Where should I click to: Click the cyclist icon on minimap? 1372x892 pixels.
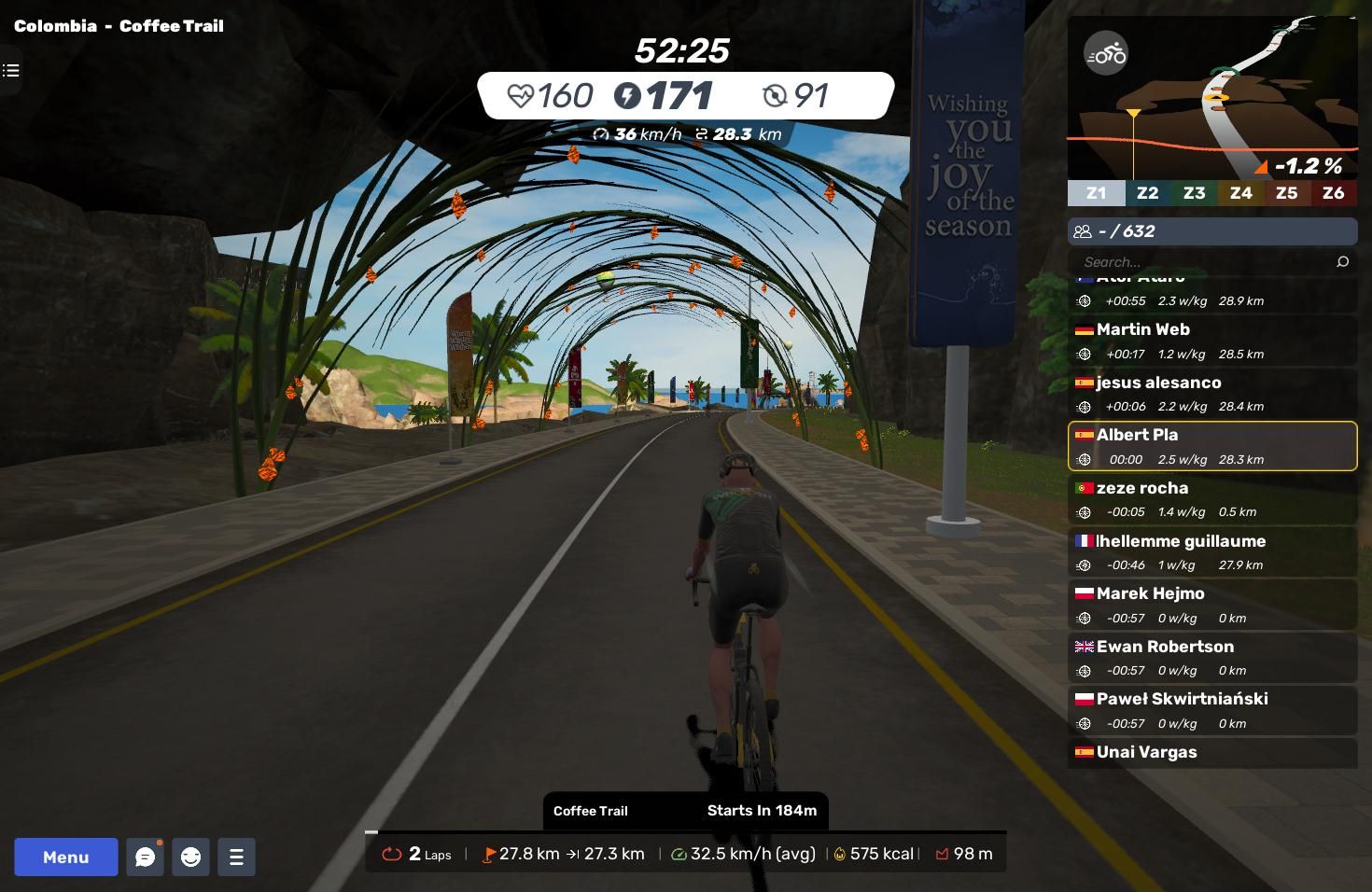click(x=1106, y=54)
